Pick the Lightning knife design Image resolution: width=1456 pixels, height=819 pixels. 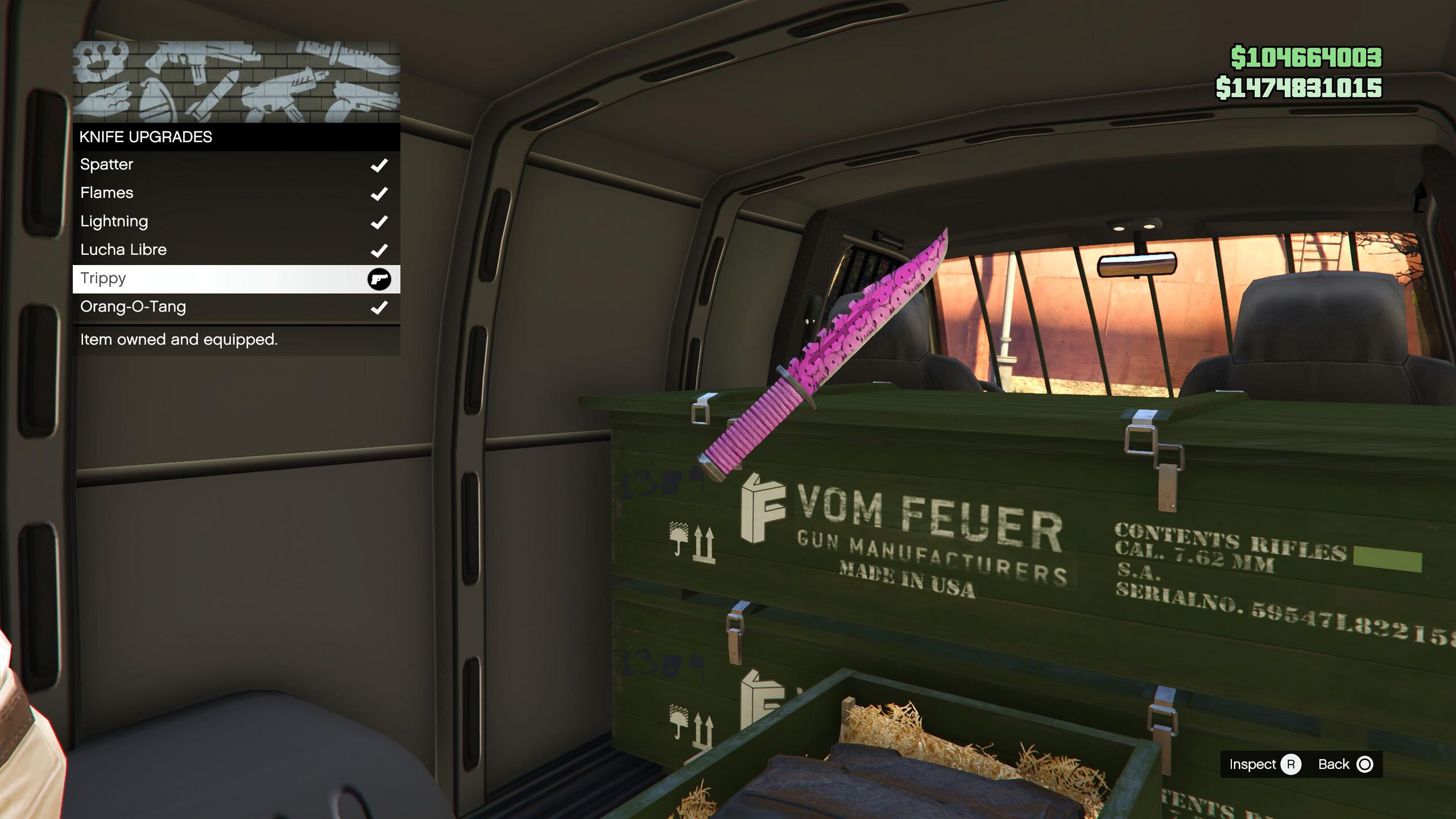(236, 222)
